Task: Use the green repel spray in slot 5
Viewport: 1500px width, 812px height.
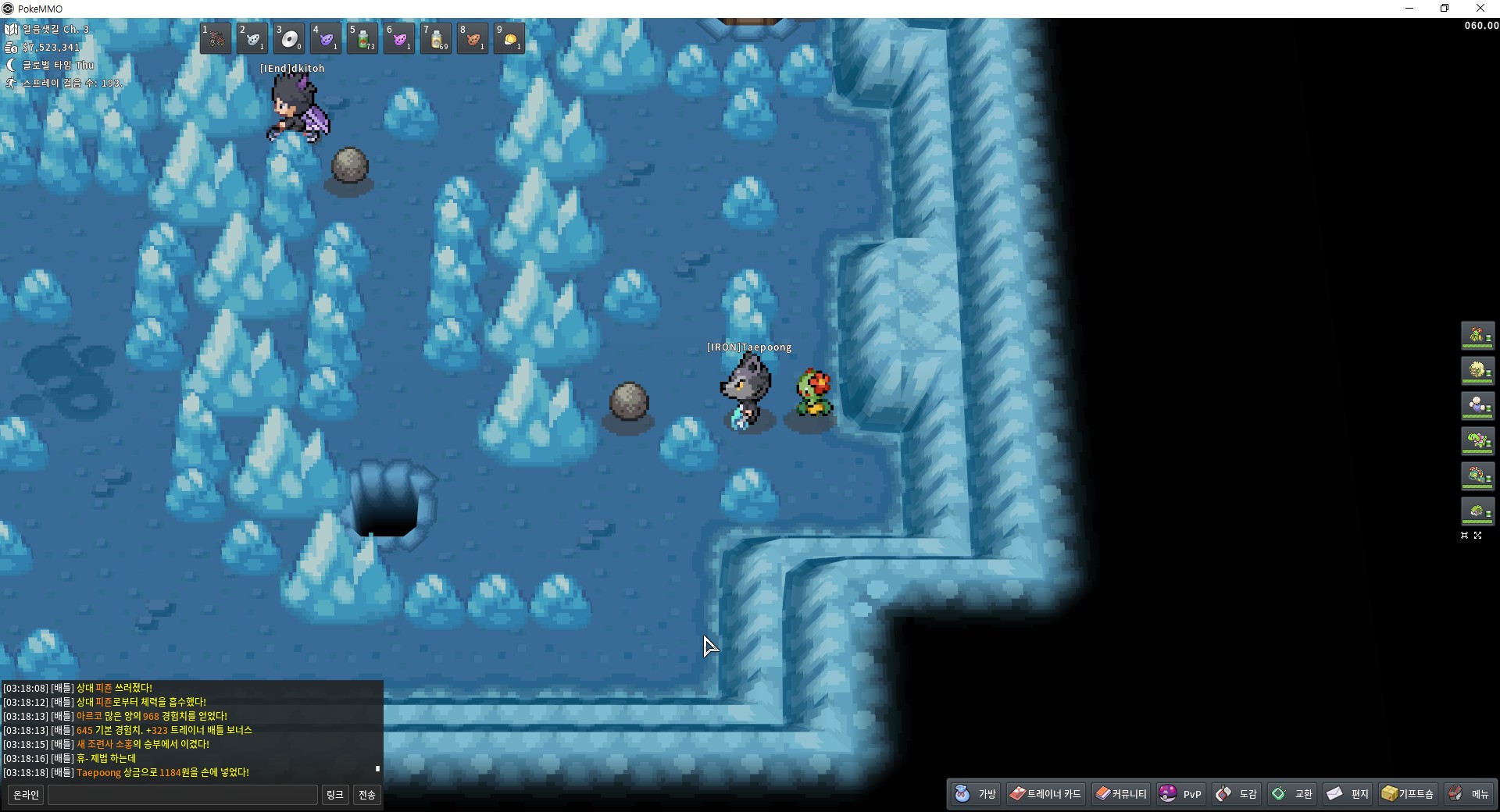Action: [363, 38]
